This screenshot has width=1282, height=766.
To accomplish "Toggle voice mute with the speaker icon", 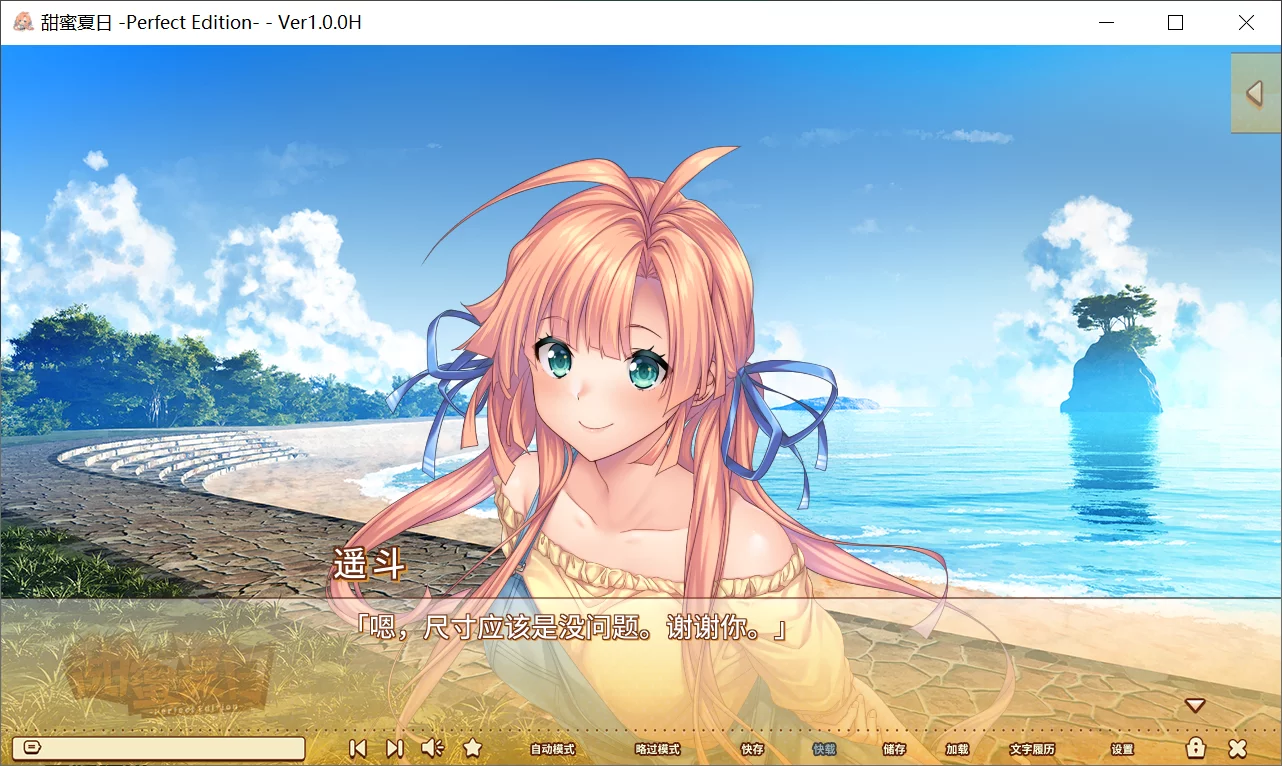I will [x=431, y=747].
